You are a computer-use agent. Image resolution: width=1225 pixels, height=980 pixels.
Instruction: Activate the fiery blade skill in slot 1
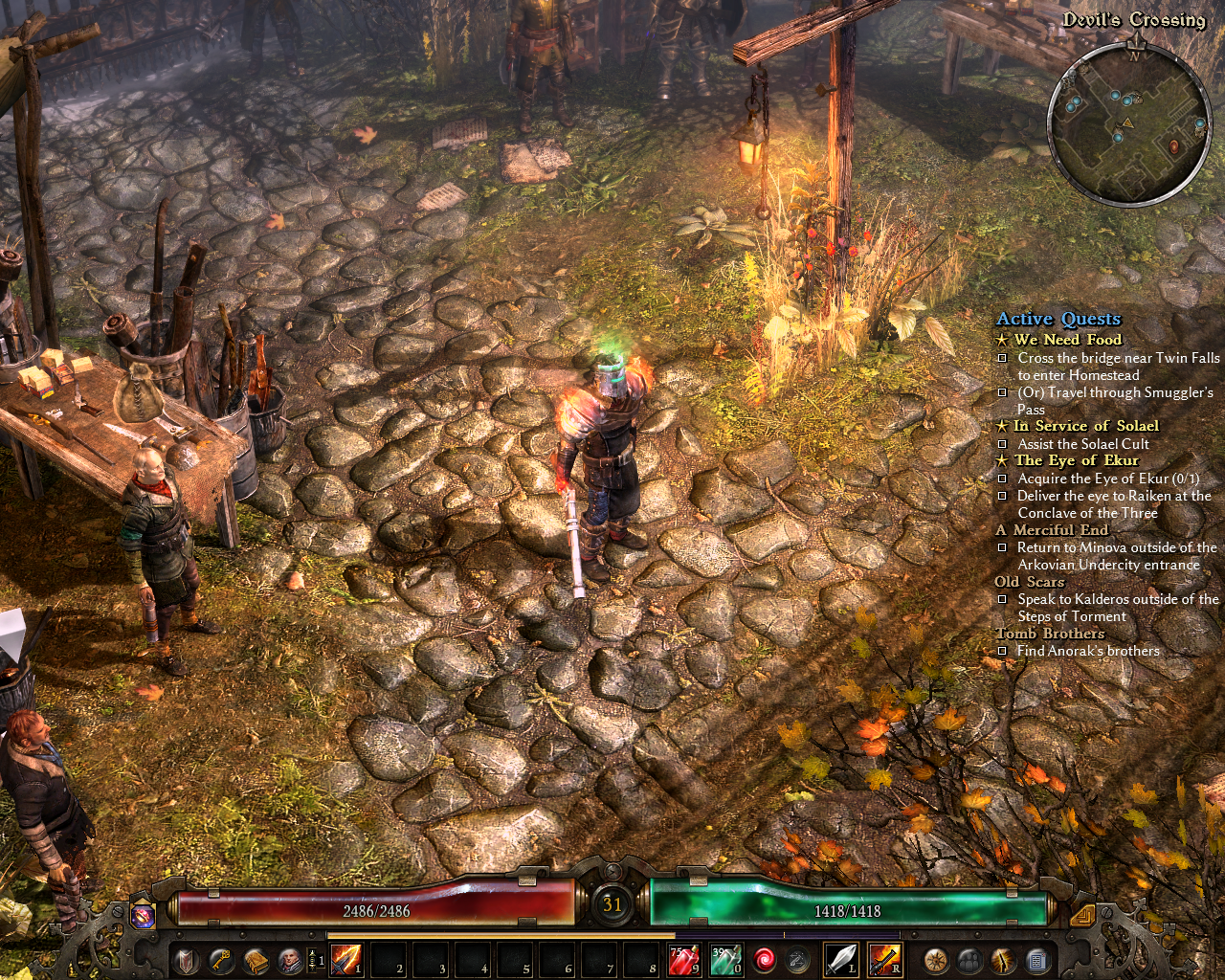345,959
